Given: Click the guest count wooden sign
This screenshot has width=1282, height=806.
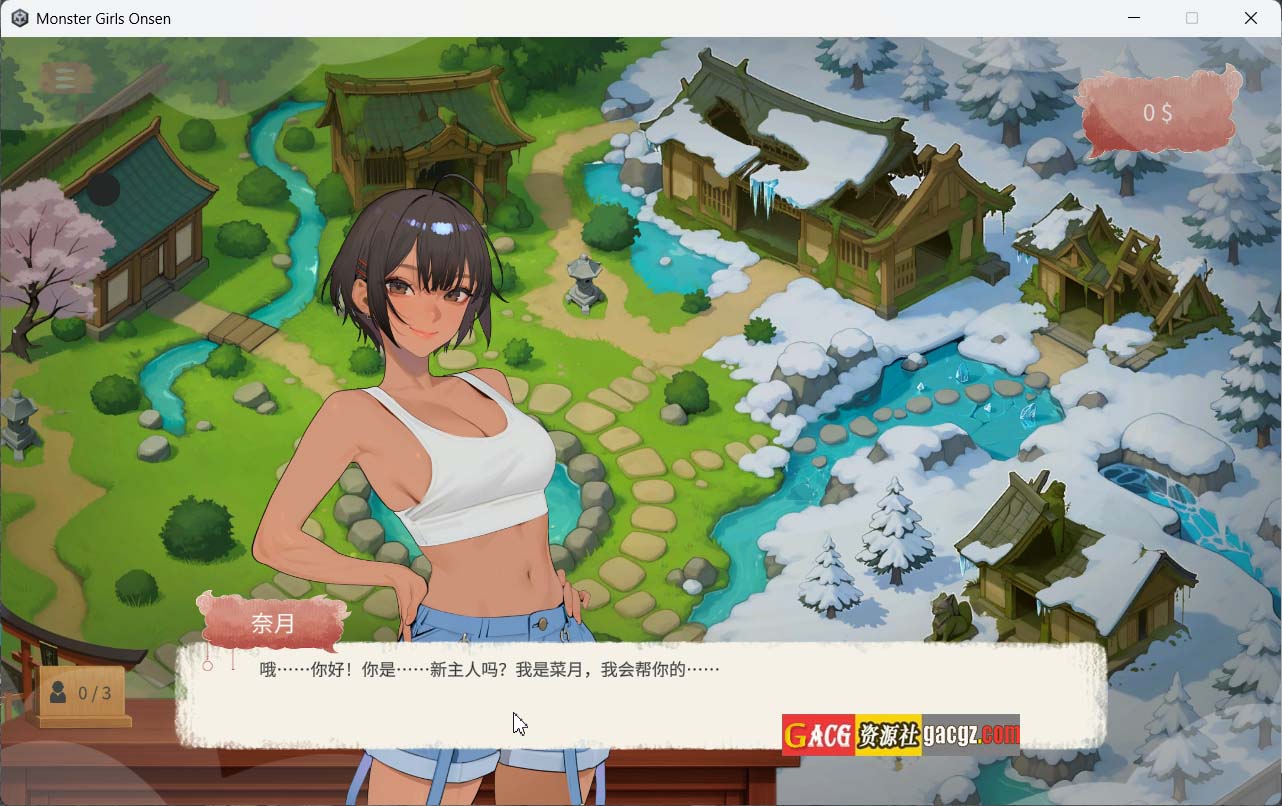Looking at the screenshot, I should click(x=82, y=693).
